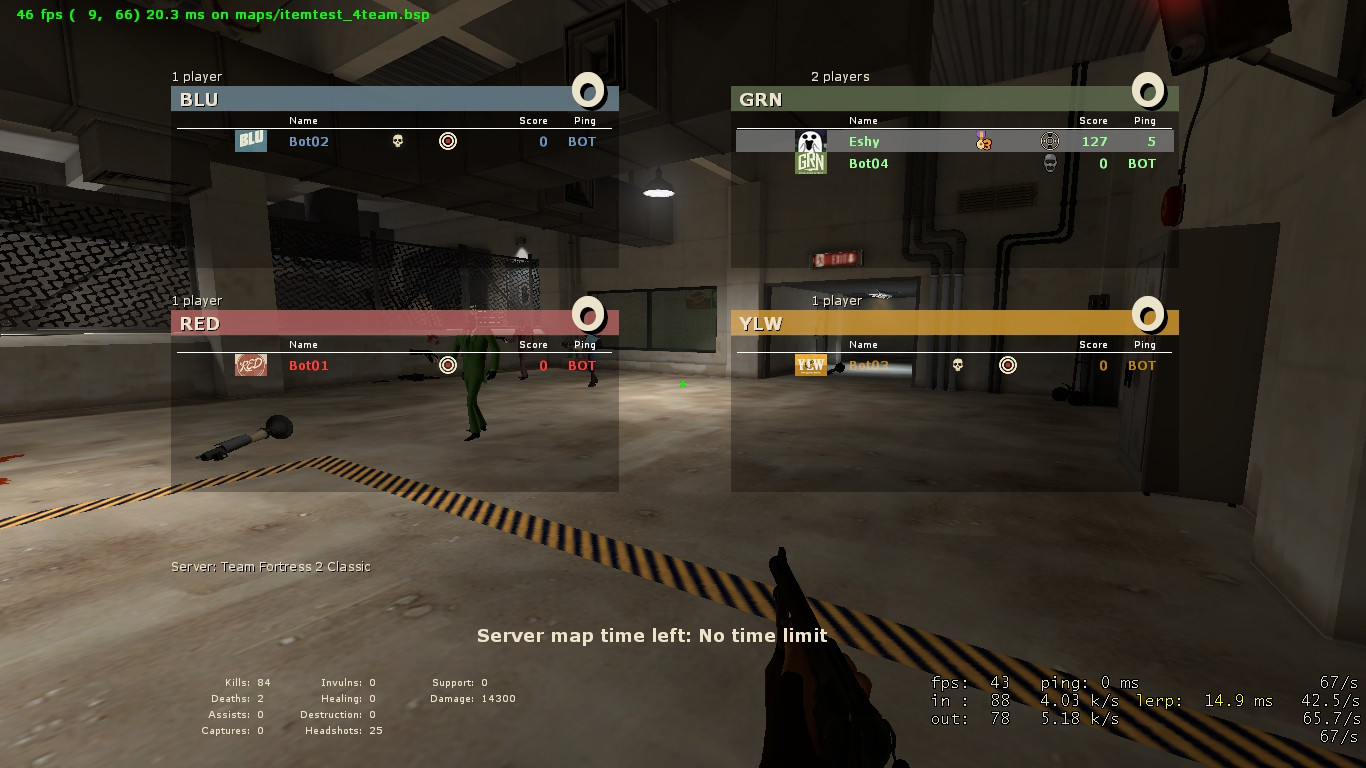This screenshot has height=768, width=1366.
Task: Select the GRN team badge next to Bot04
Action: click(x=810, y=162)
